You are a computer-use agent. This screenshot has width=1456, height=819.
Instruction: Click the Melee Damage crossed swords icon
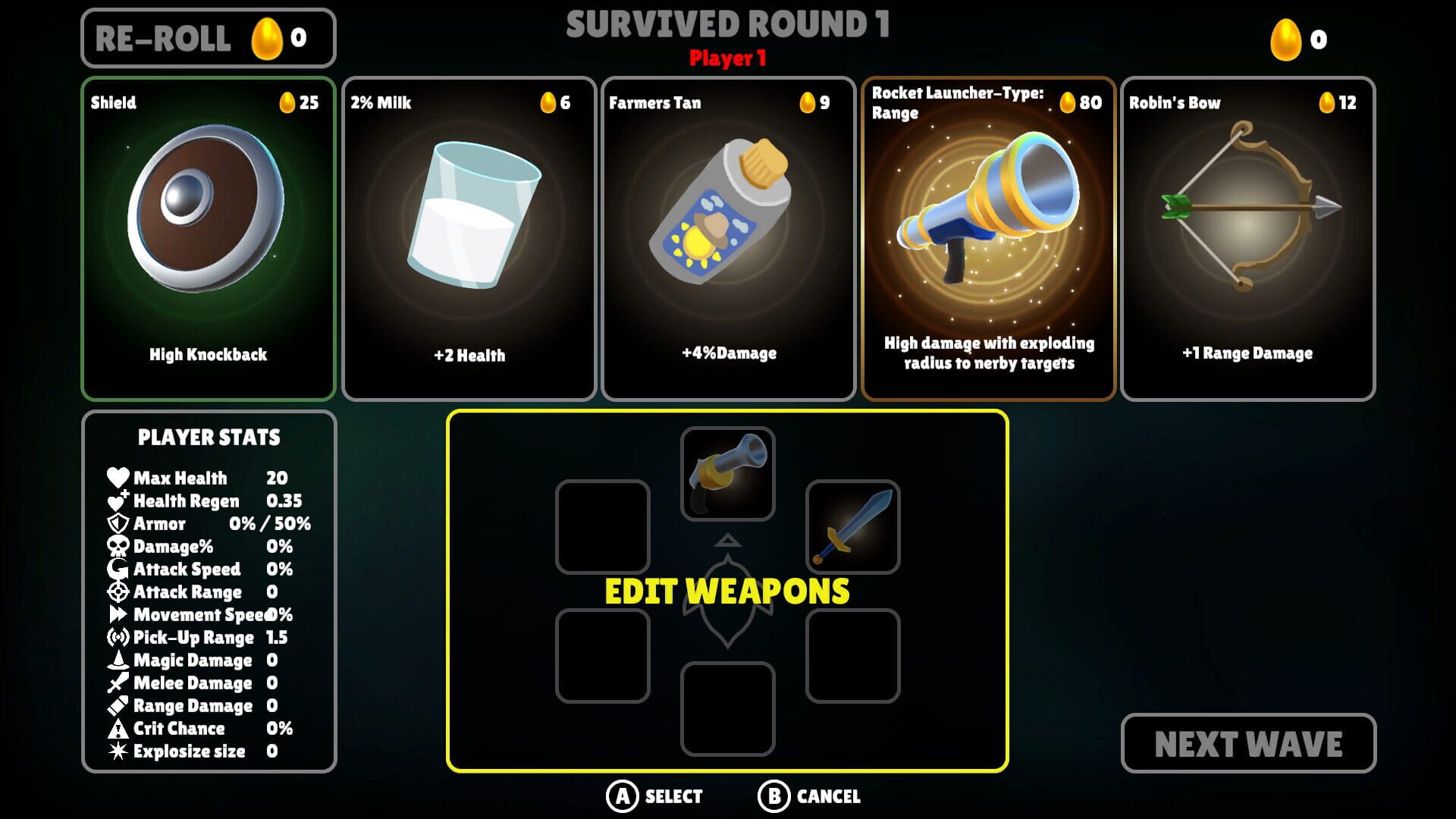118,682
